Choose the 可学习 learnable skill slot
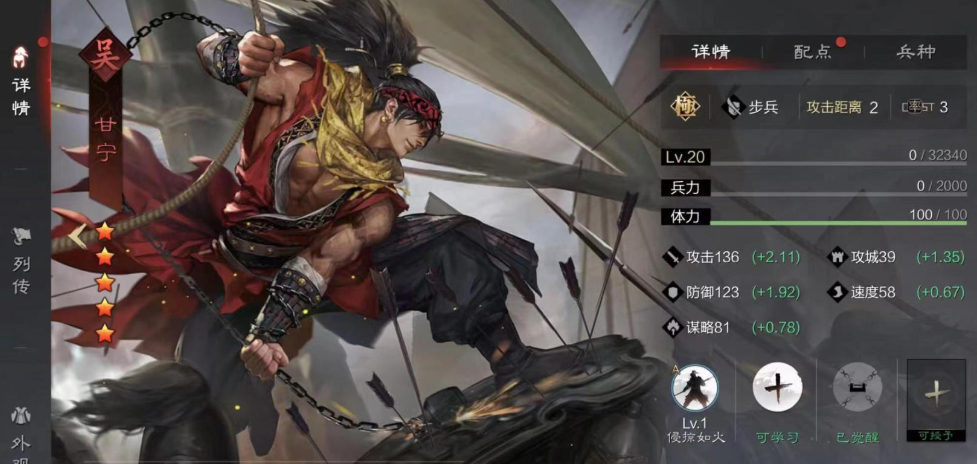Viewport: 977px width, 464px height. pos(777,390)
